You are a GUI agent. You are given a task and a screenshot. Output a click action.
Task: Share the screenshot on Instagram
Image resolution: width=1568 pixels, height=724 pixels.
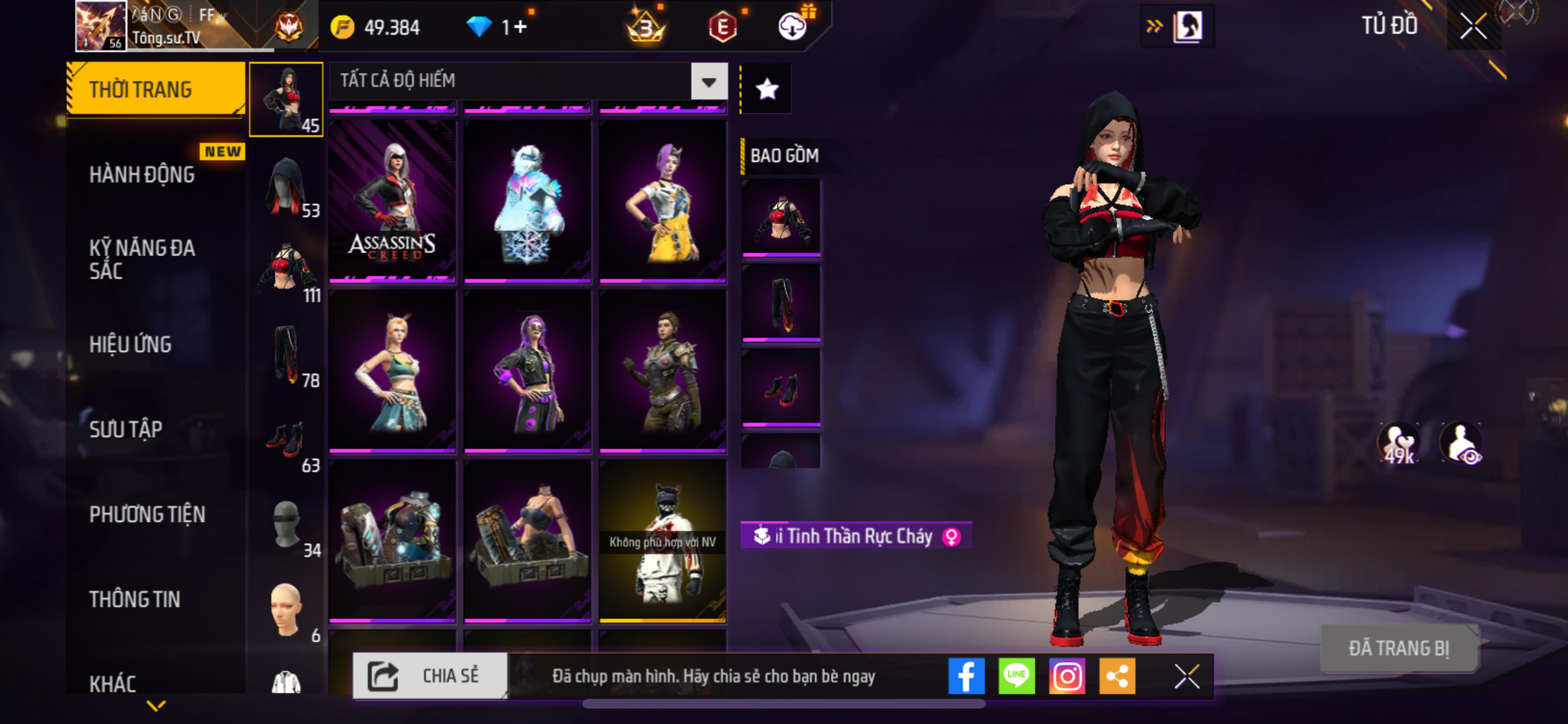[1067, 676]
